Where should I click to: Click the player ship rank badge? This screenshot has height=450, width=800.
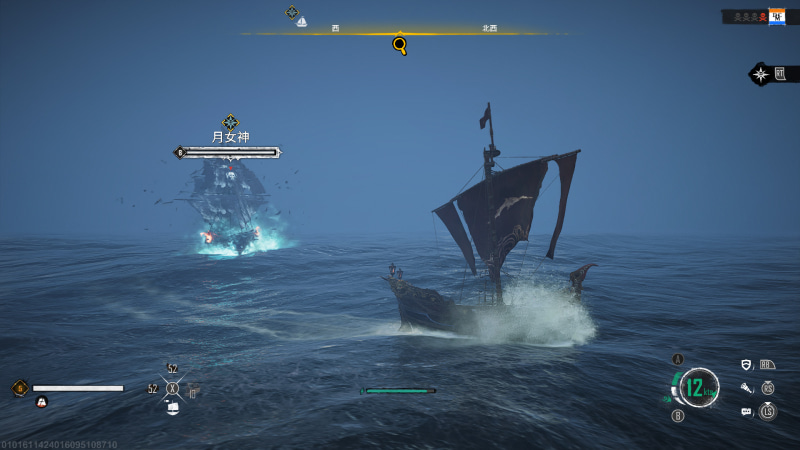pos(19,388)
